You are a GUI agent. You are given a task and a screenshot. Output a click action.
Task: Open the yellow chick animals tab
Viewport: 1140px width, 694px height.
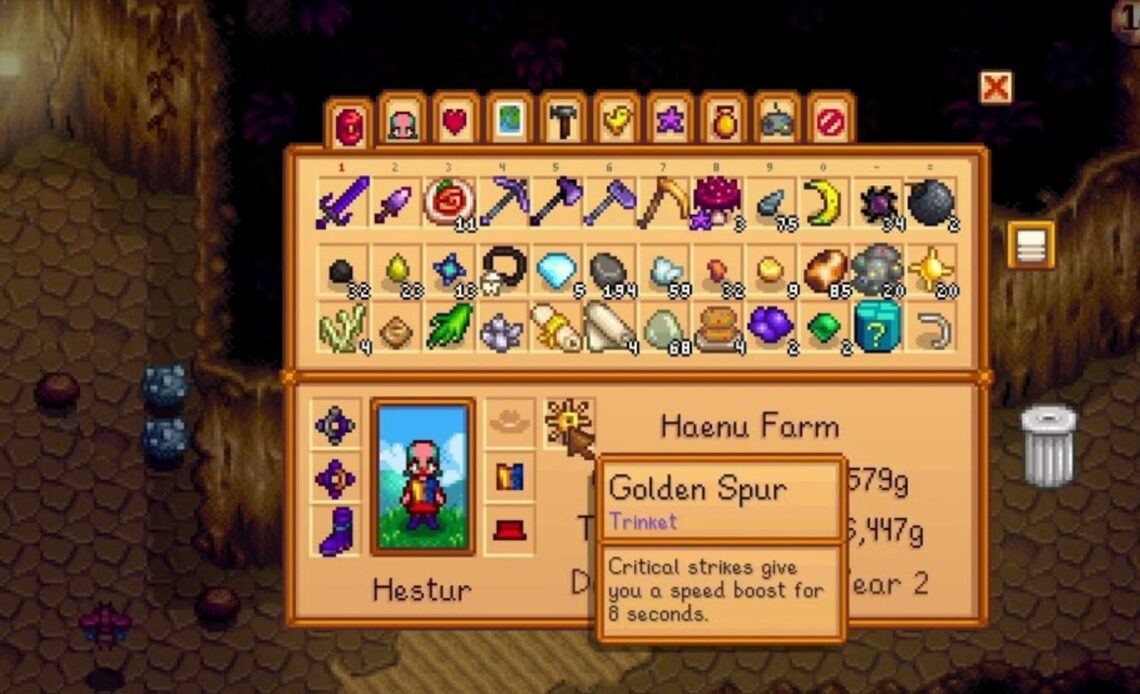pyautogui.click(x=616, y=122)
